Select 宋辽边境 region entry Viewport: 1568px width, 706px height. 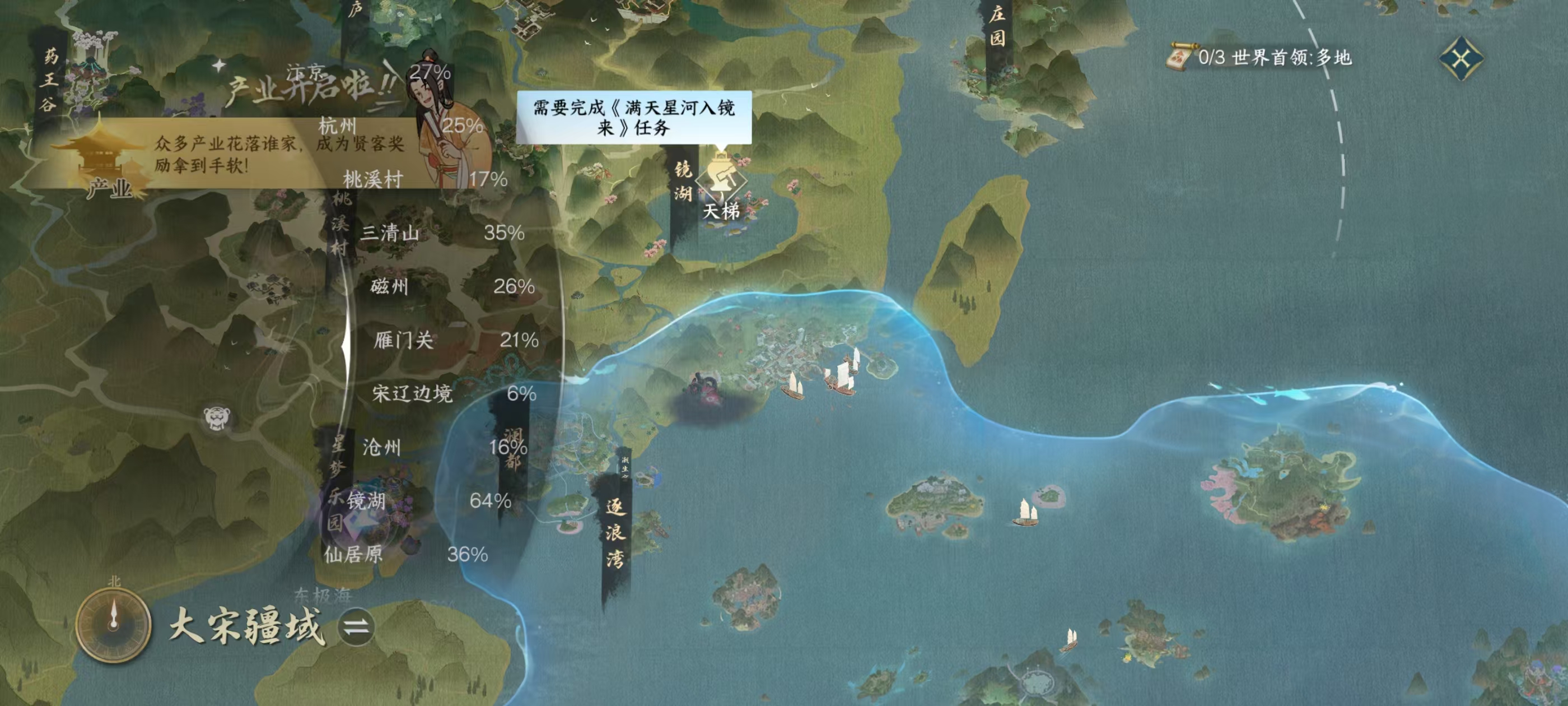coord(413,393)
